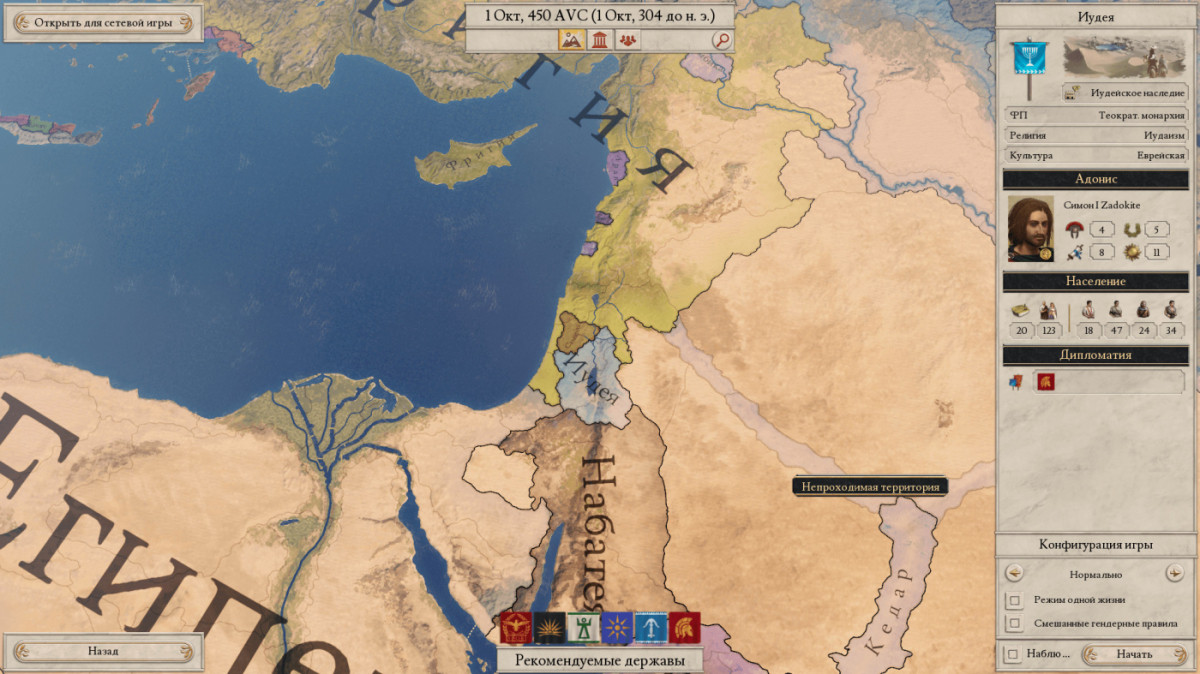Choose the blue flag with Vergina sun

click(x=617, y=627)
